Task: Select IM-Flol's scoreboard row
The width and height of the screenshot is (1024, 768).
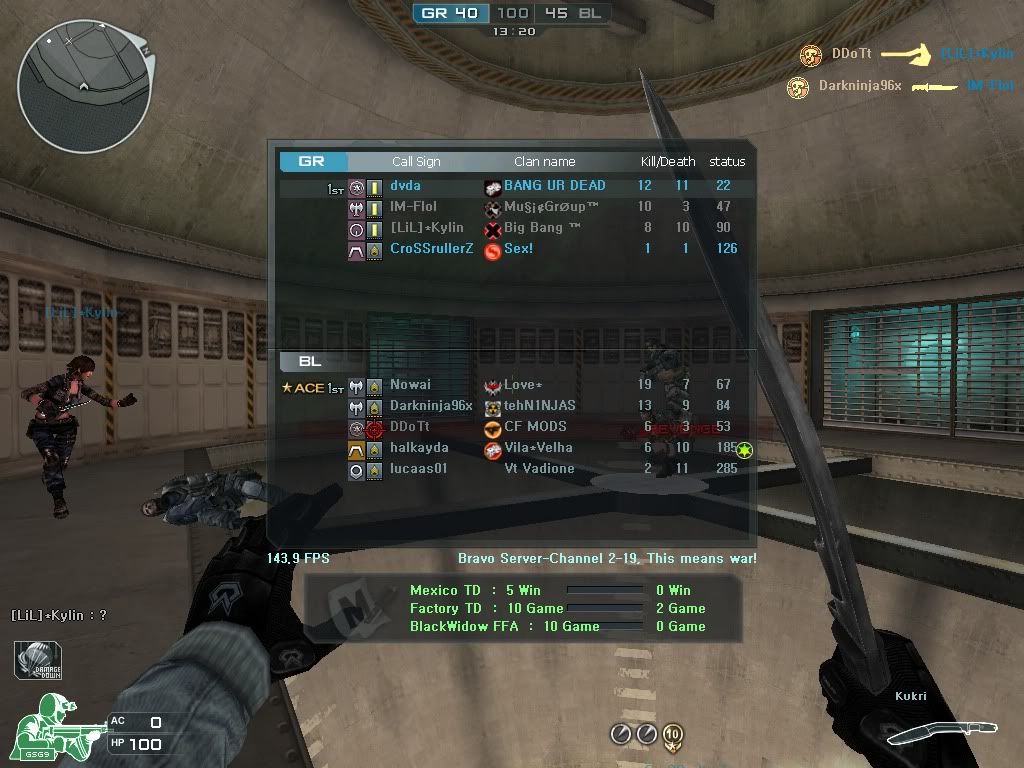Action: point(510,207)
